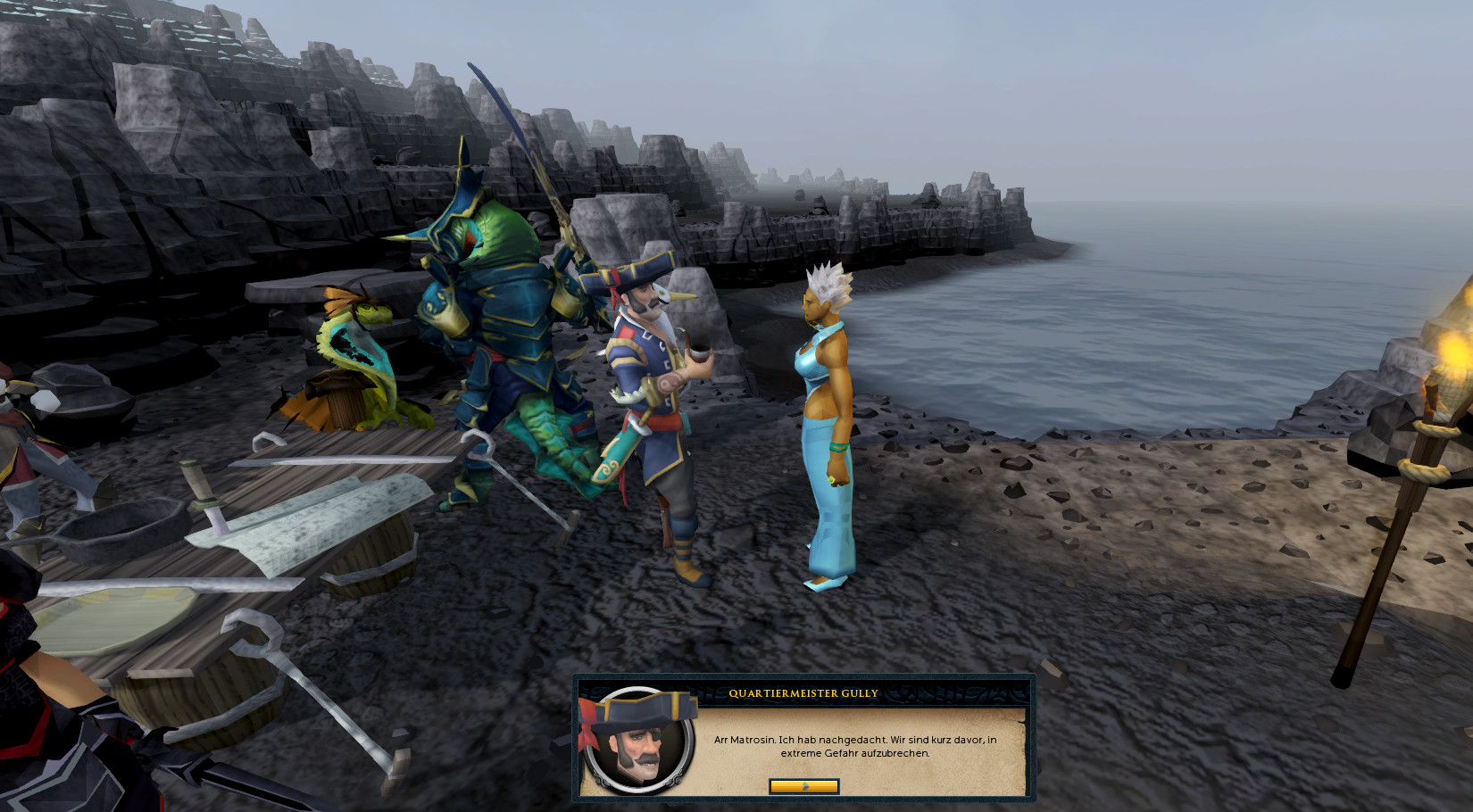
Task: Continue the dialogue with Quartiermeister Gully
Action: (803, 786)
